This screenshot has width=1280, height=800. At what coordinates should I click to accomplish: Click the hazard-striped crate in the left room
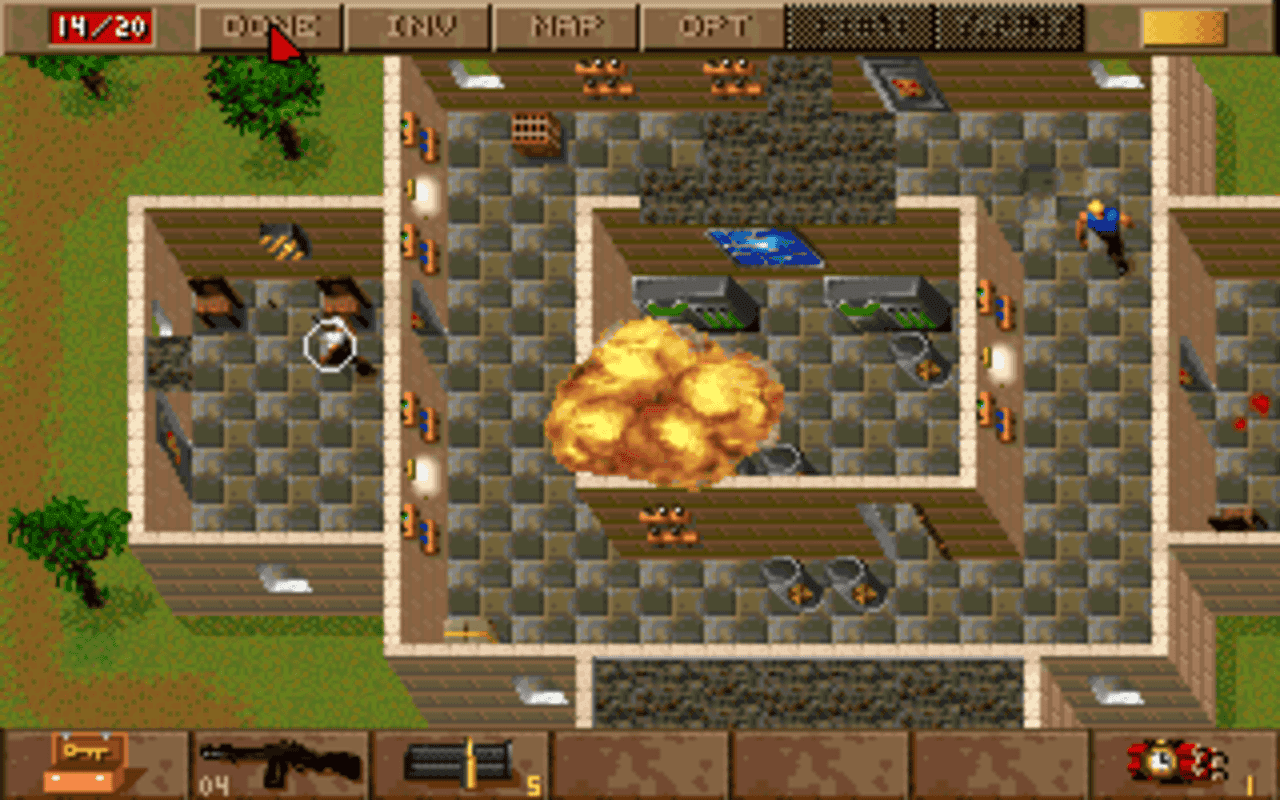pos(283,243)
